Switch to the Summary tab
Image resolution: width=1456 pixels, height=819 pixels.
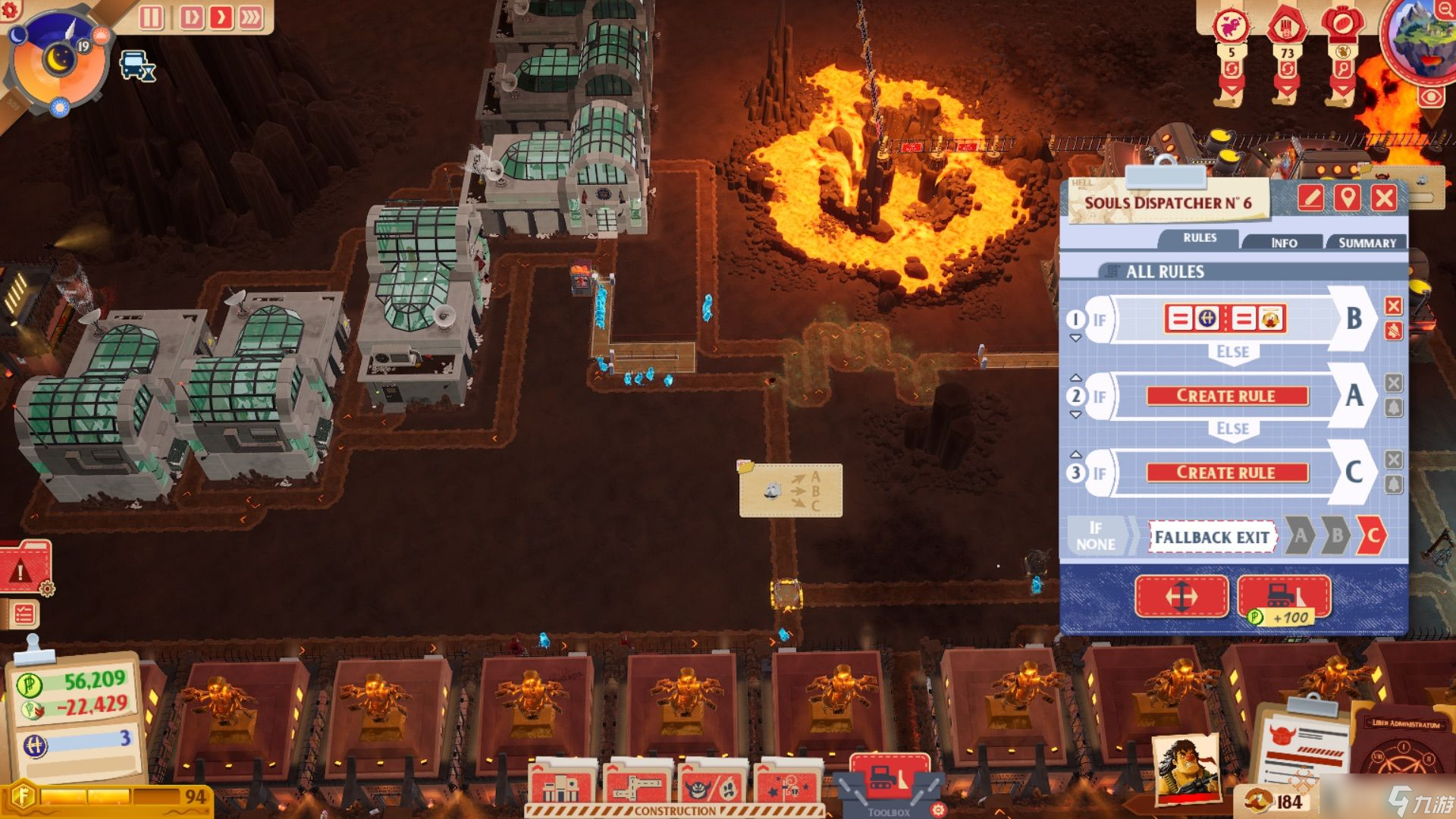[1367, 243]
